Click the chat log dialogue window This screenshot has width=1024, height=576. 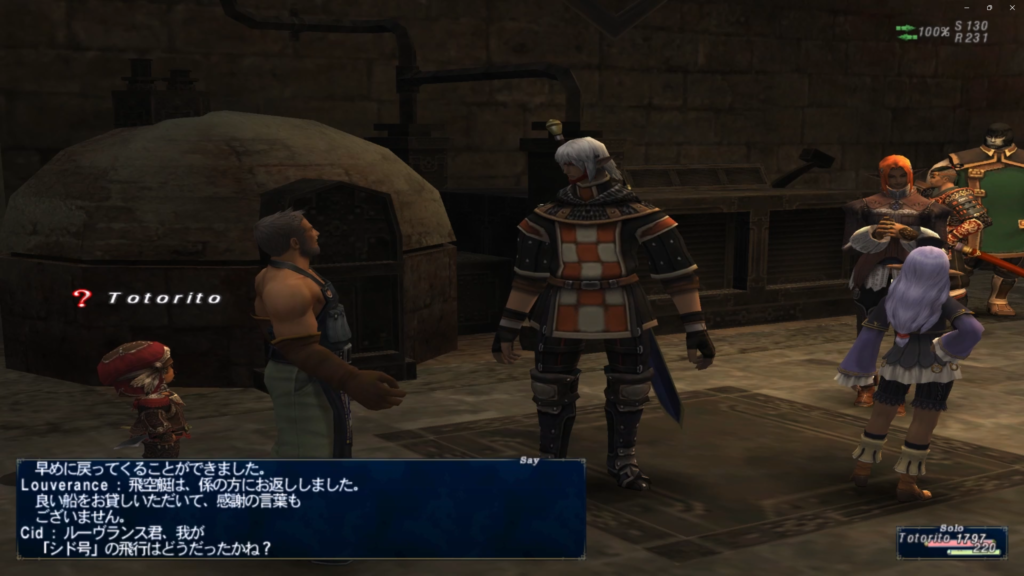pos(300,508)
